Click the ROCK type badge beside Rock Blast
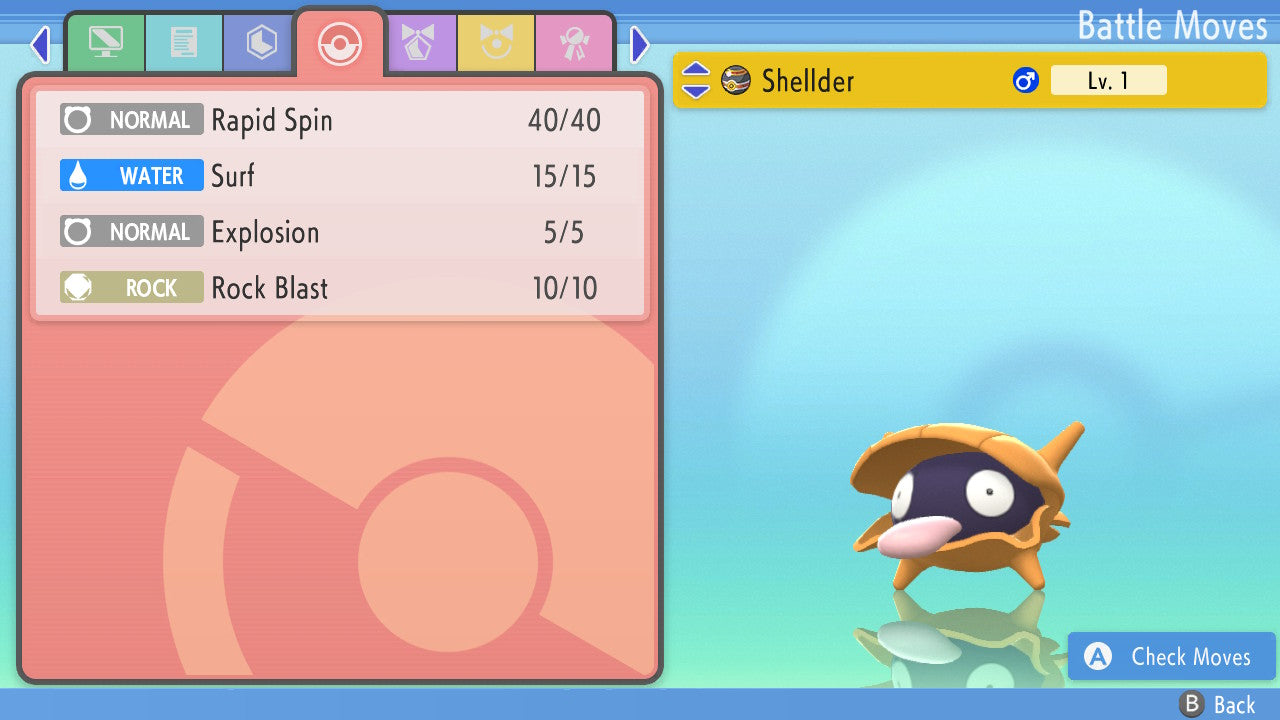 (x=131, y=287)
